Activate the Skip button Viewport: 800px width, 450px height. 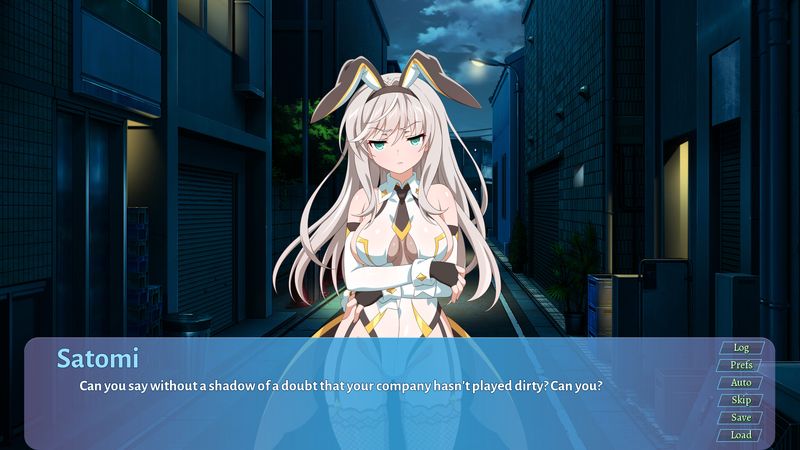[741, 400]
